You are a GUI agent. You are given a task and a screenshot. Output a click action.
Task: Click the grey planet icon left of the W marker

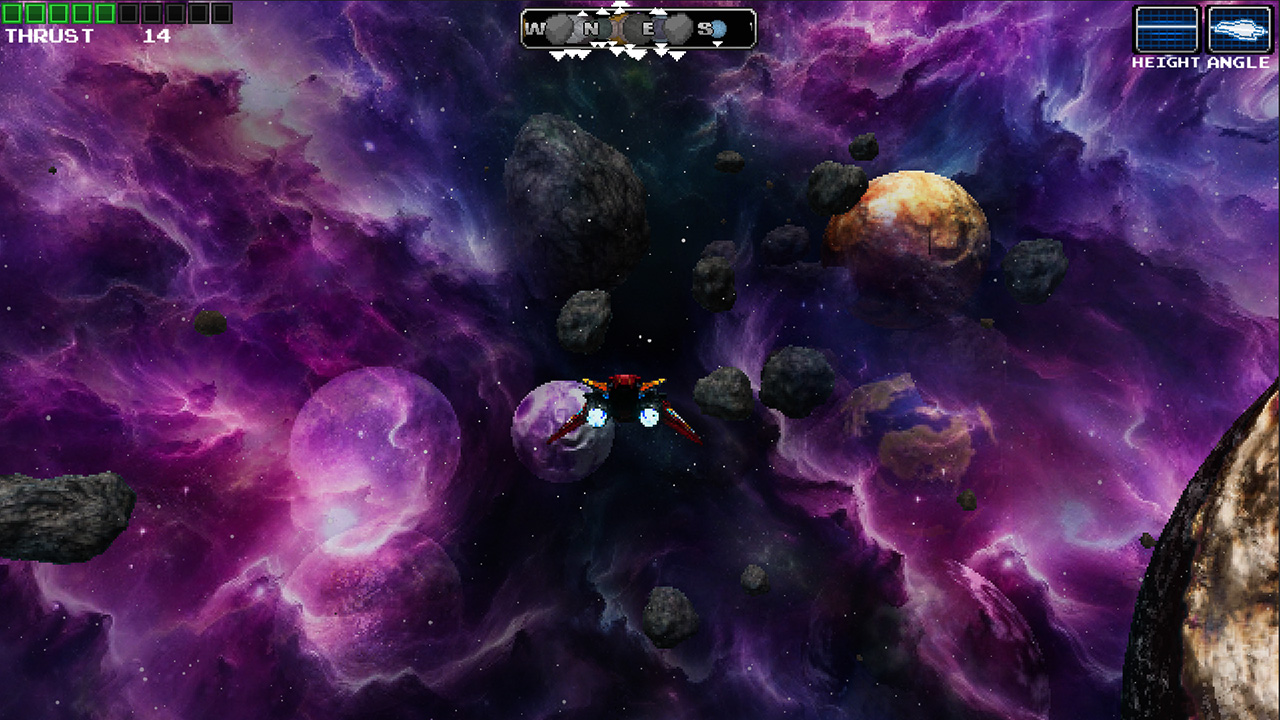(558, 27)
